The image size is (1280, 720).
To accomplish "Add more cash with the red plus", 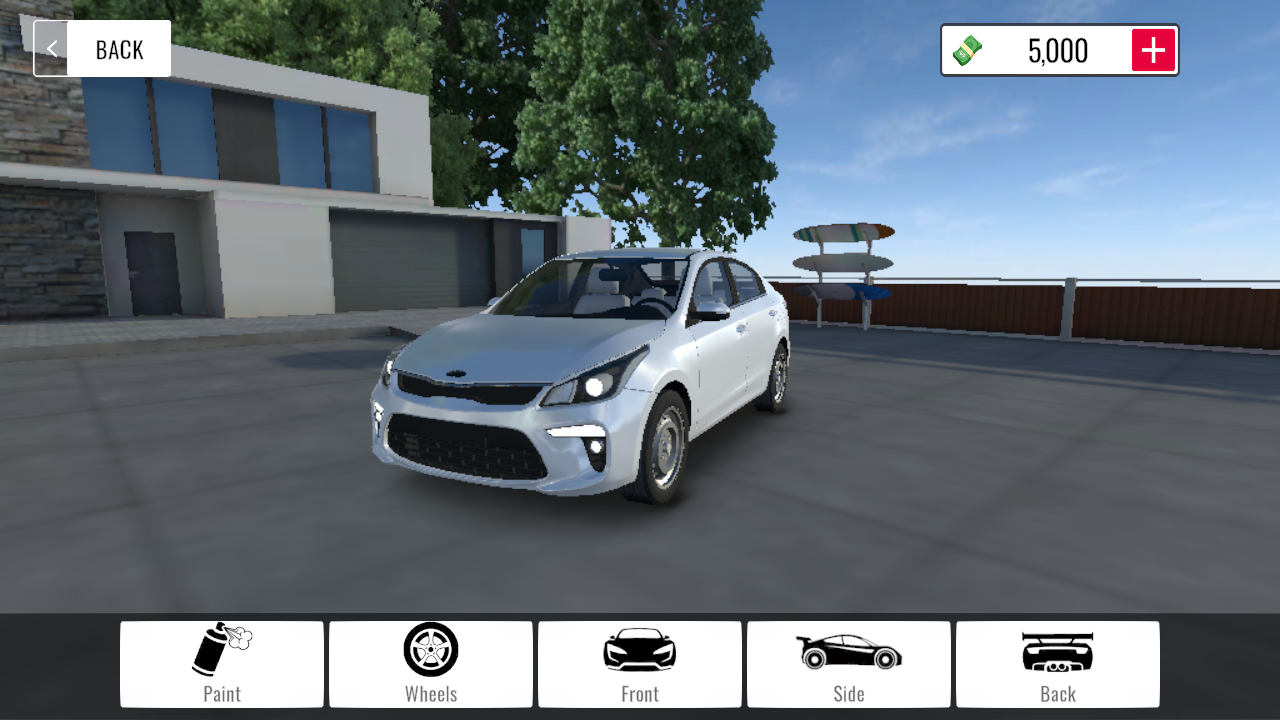I will (1153, 50).
